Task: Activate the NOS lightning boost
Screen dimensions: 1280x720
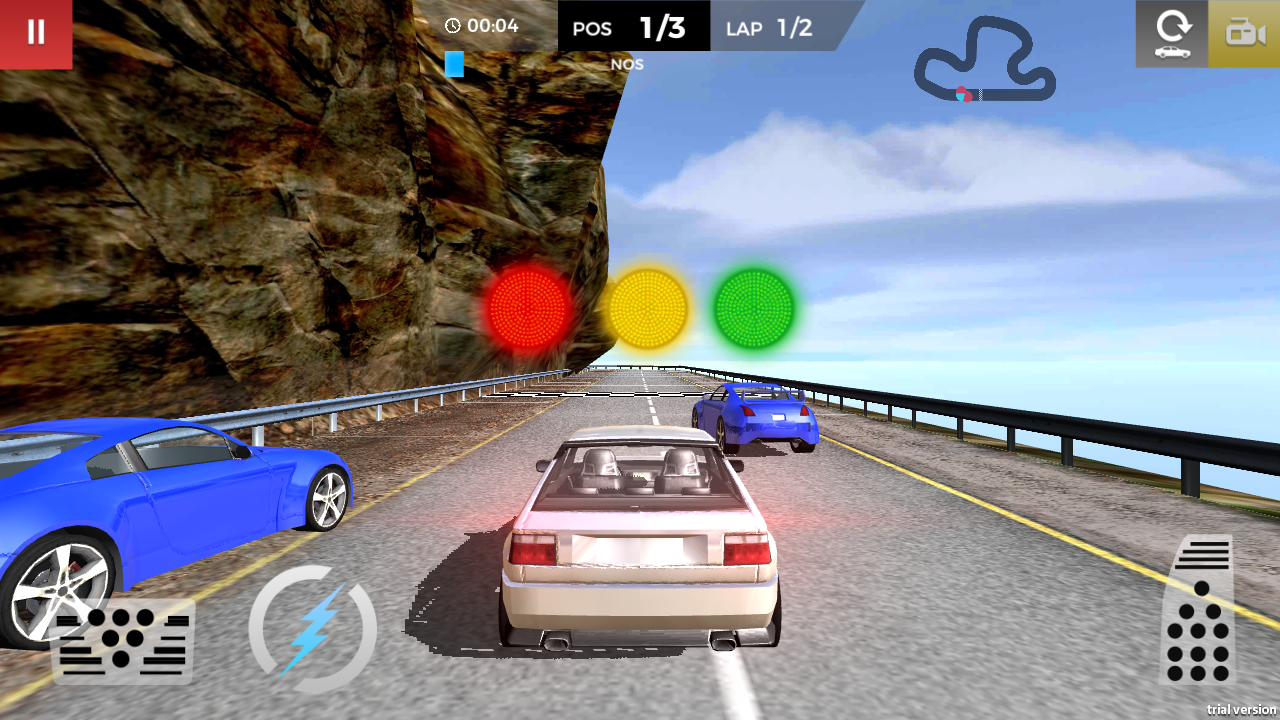Action: pos(312,629)
